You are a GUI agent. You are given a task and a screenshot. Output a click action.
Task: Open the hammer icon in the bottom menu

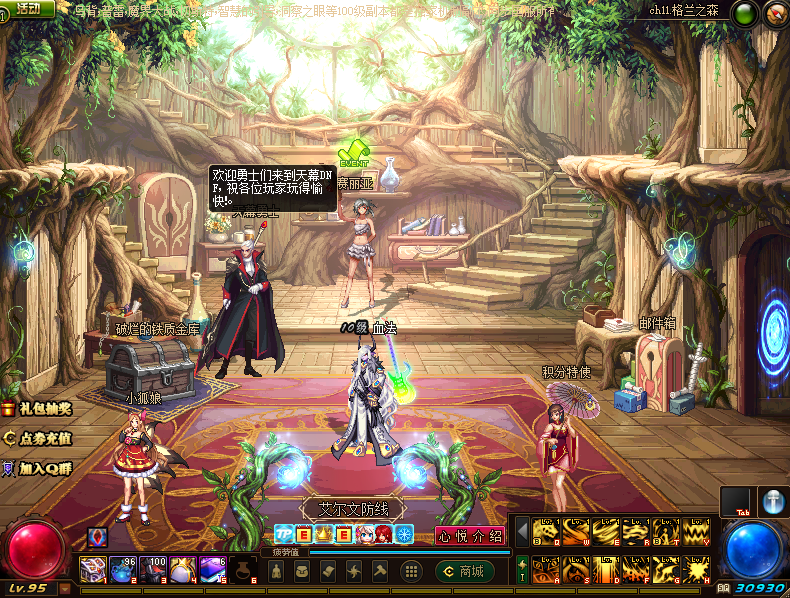point(380,571)
